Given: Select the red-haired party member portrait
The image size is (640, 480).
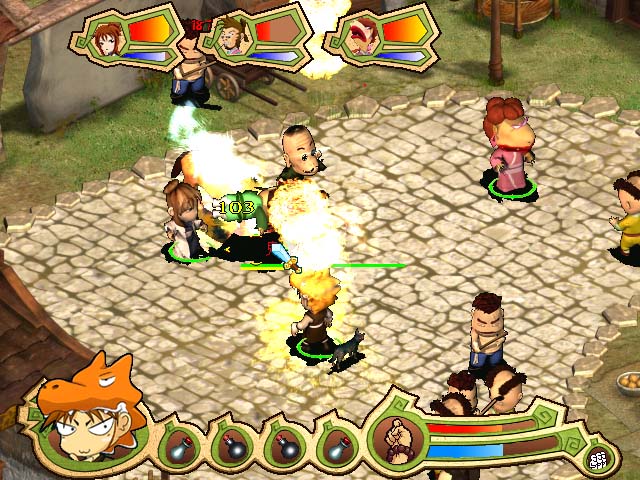Looking at the screenshot, I should click(x=362, y=37).
